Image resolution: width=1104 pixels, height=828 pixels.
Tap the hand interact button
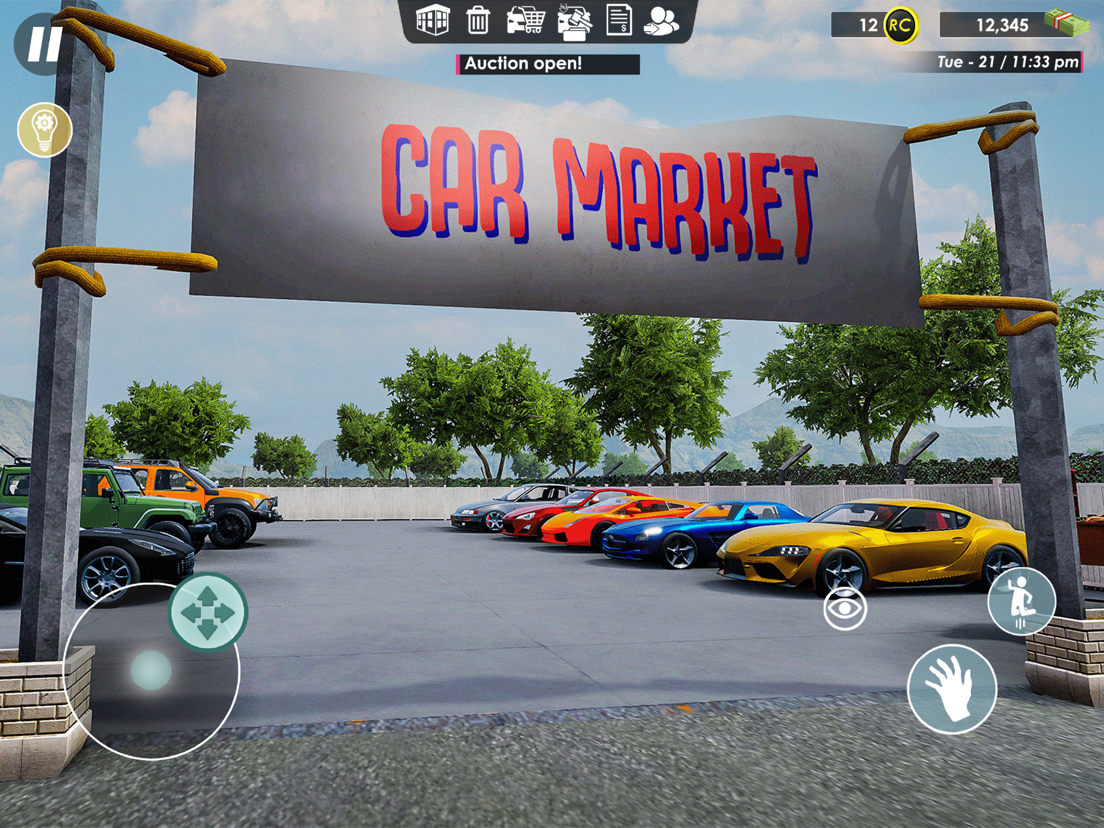951,689
